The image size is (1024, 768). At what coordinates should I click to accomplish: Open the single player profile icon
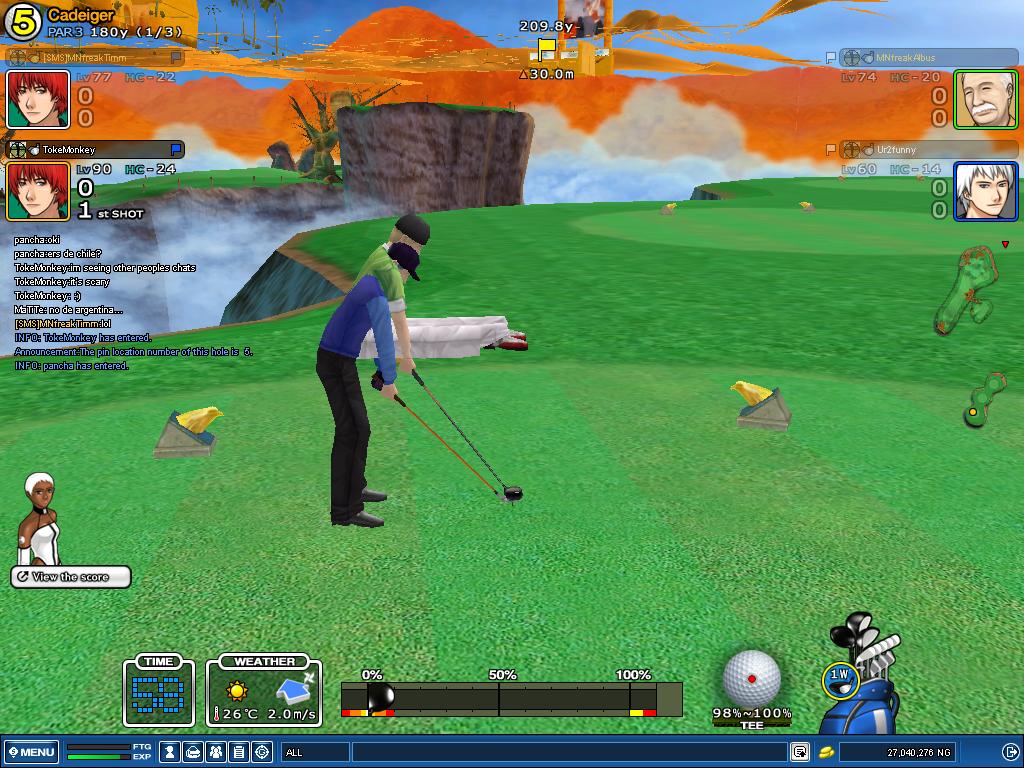pyautogui.click(x=171, y=752)
